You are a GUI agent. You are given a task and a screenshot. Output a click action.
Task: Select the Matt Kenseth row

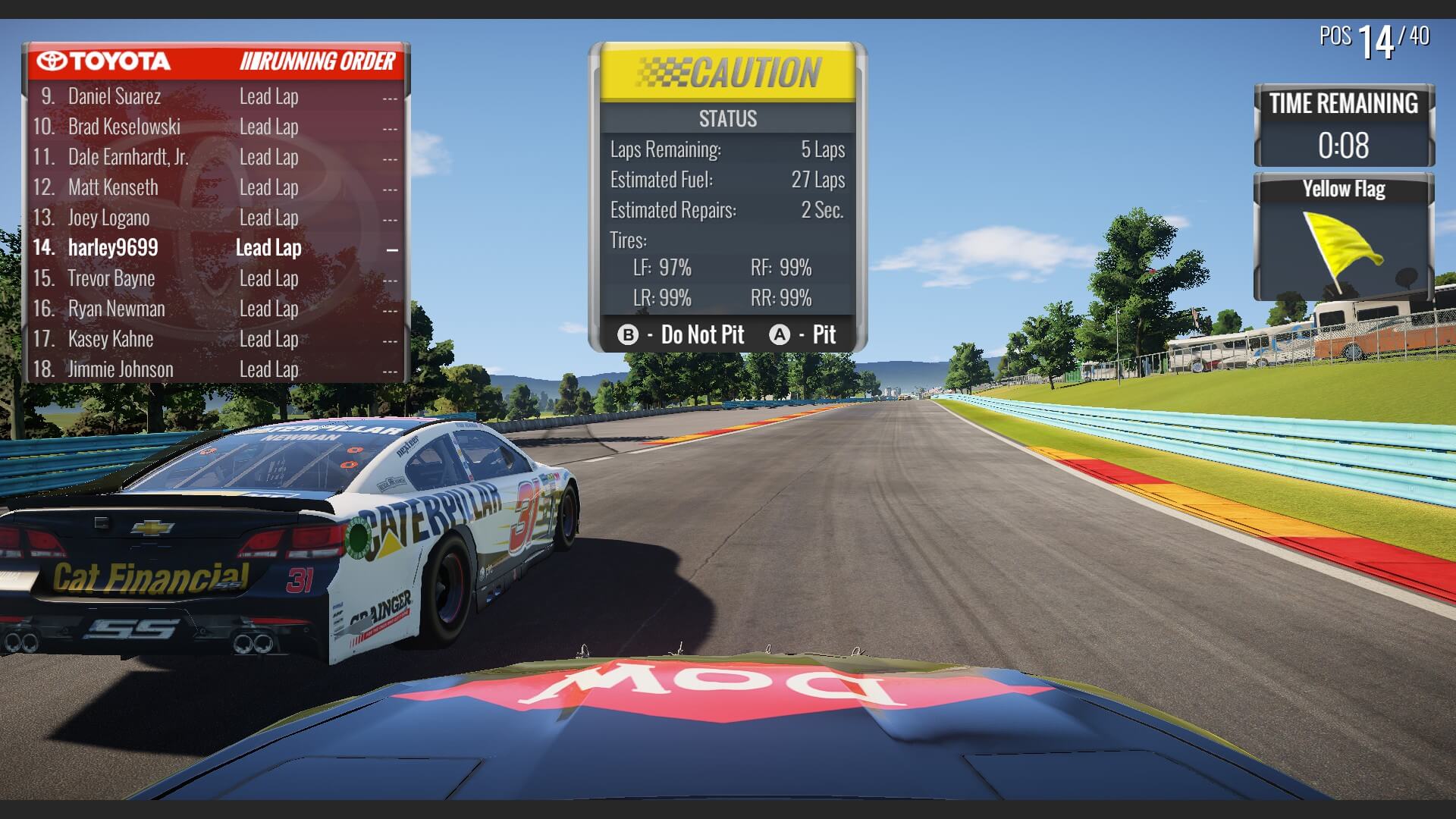(113, 187)
